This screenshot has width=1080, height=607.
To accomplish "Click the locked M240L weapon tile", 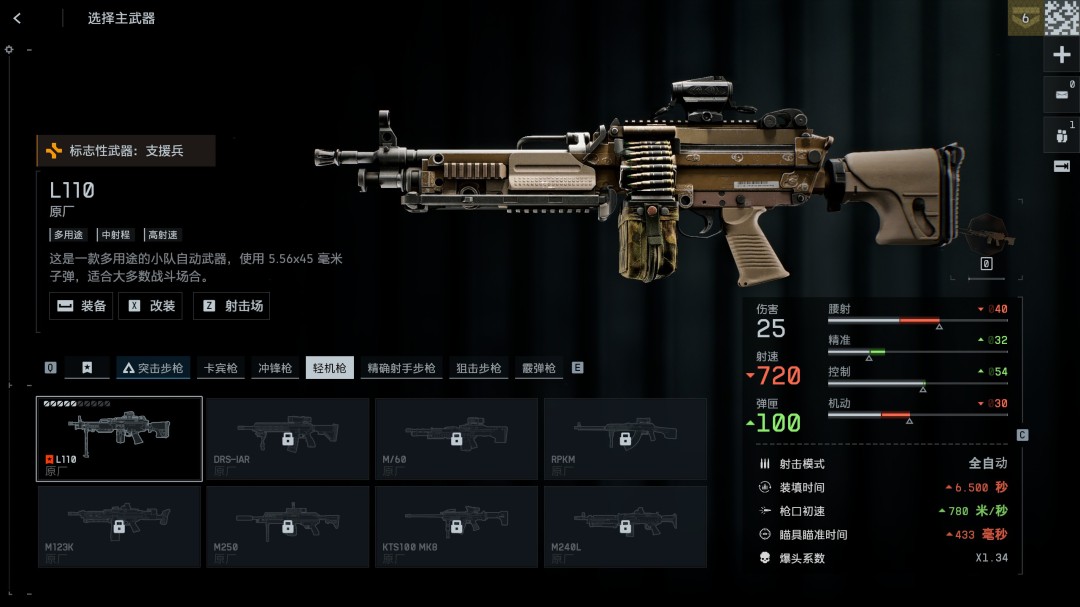I will click(x=625, y=526).
